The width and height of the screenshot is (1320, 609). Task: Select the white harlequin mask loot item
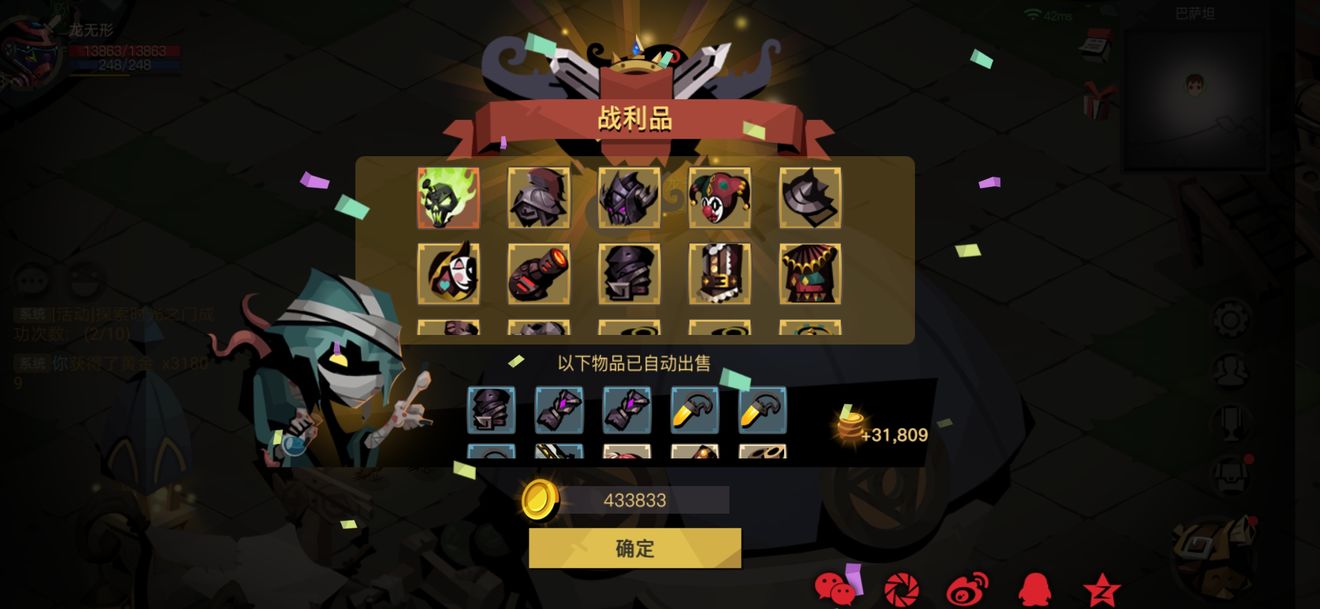[448, 273]
